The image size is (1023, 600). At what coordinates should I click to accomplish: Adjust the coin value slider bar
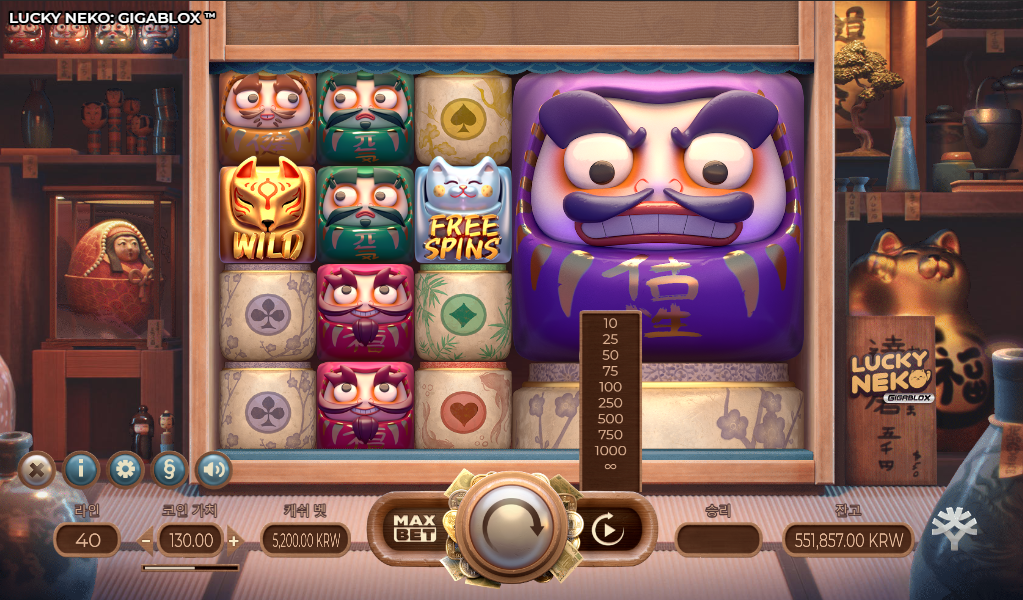pos(190,567)
